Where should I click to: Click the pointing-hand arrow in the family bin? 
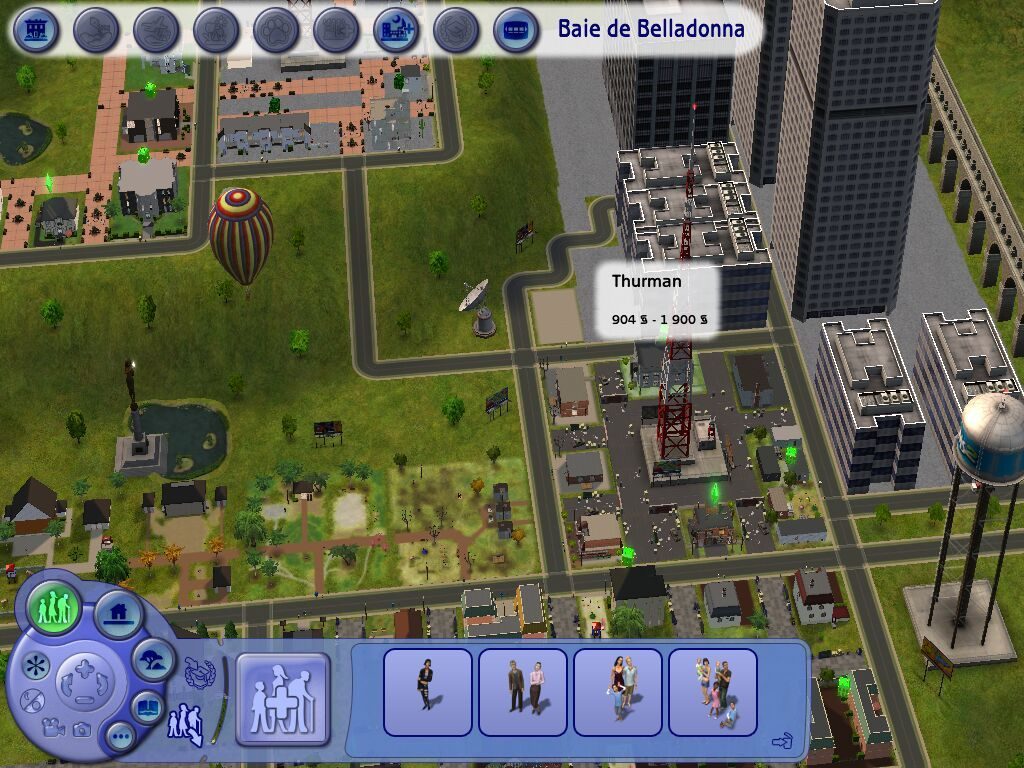[x=782, y=741]
